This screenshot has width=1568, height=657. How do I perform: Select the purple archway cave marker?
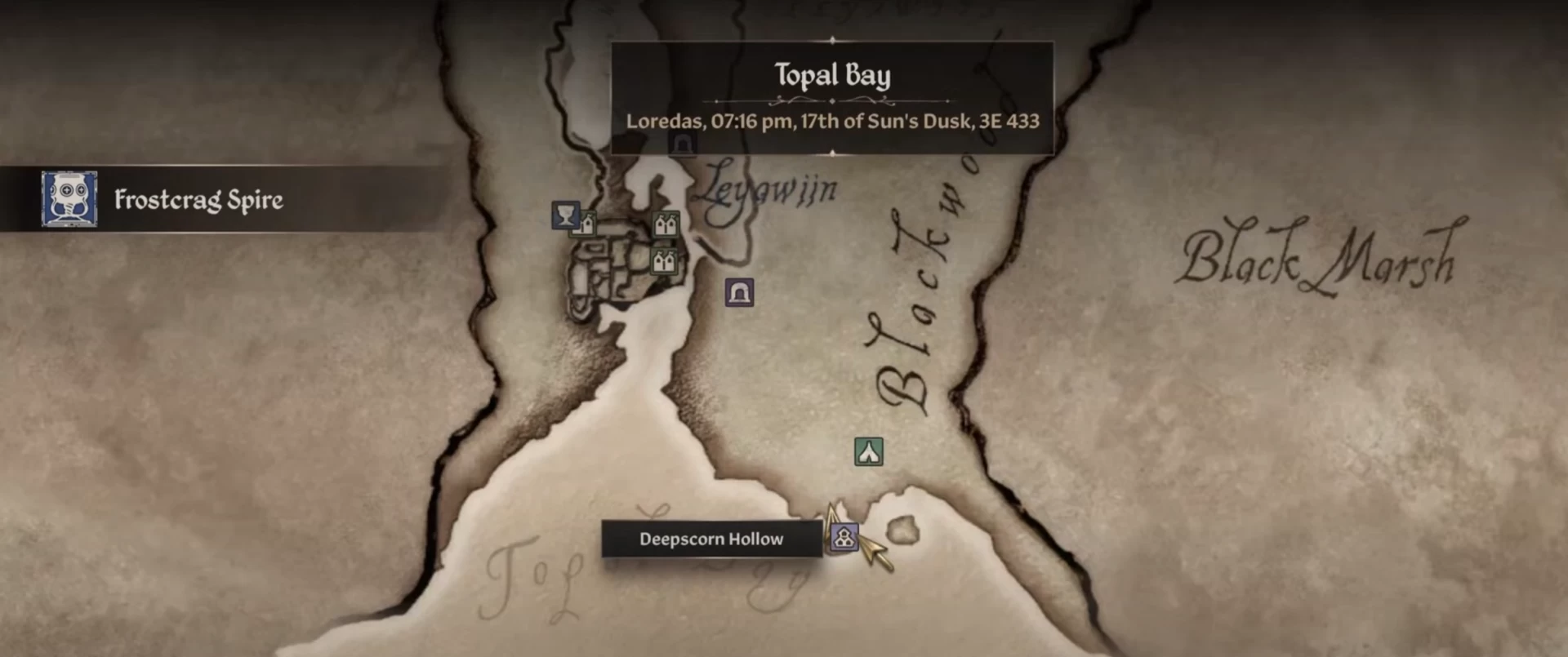(x=739, y=292)
